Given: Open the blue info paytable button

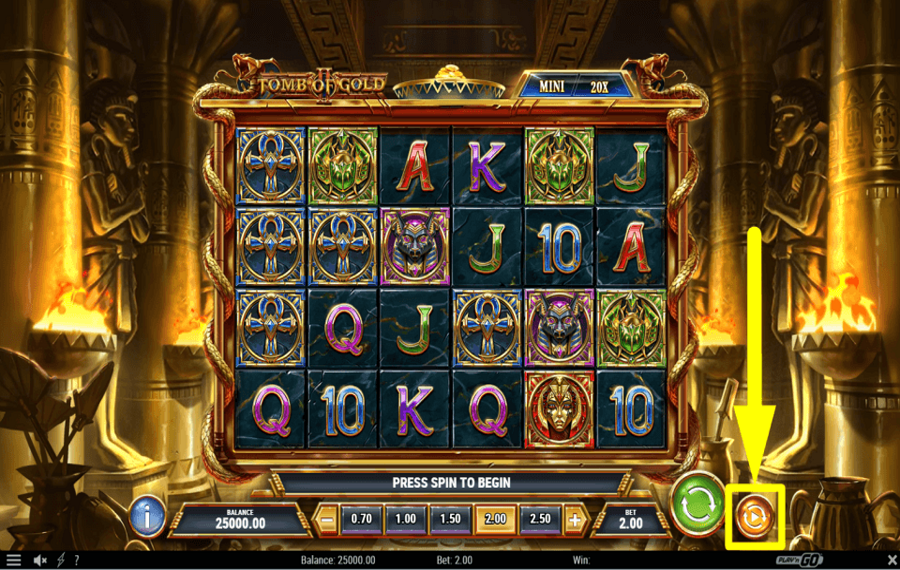Looking at the screenshot, I should [x=147, y=517].
